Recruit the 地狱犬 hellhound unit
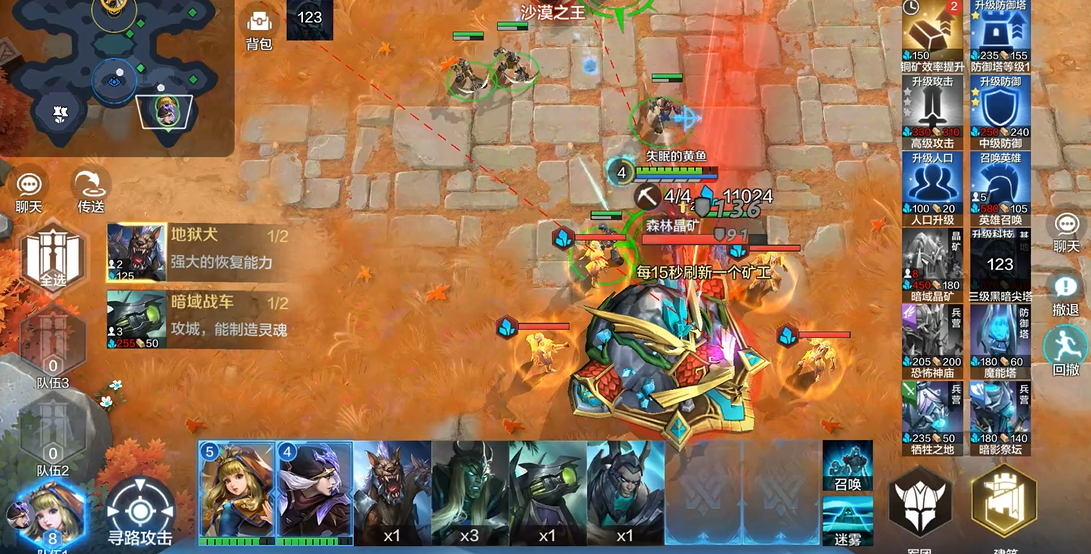The width and height of the screenshot is (1091, 554). pyautogui.click(x=200, y=252)
